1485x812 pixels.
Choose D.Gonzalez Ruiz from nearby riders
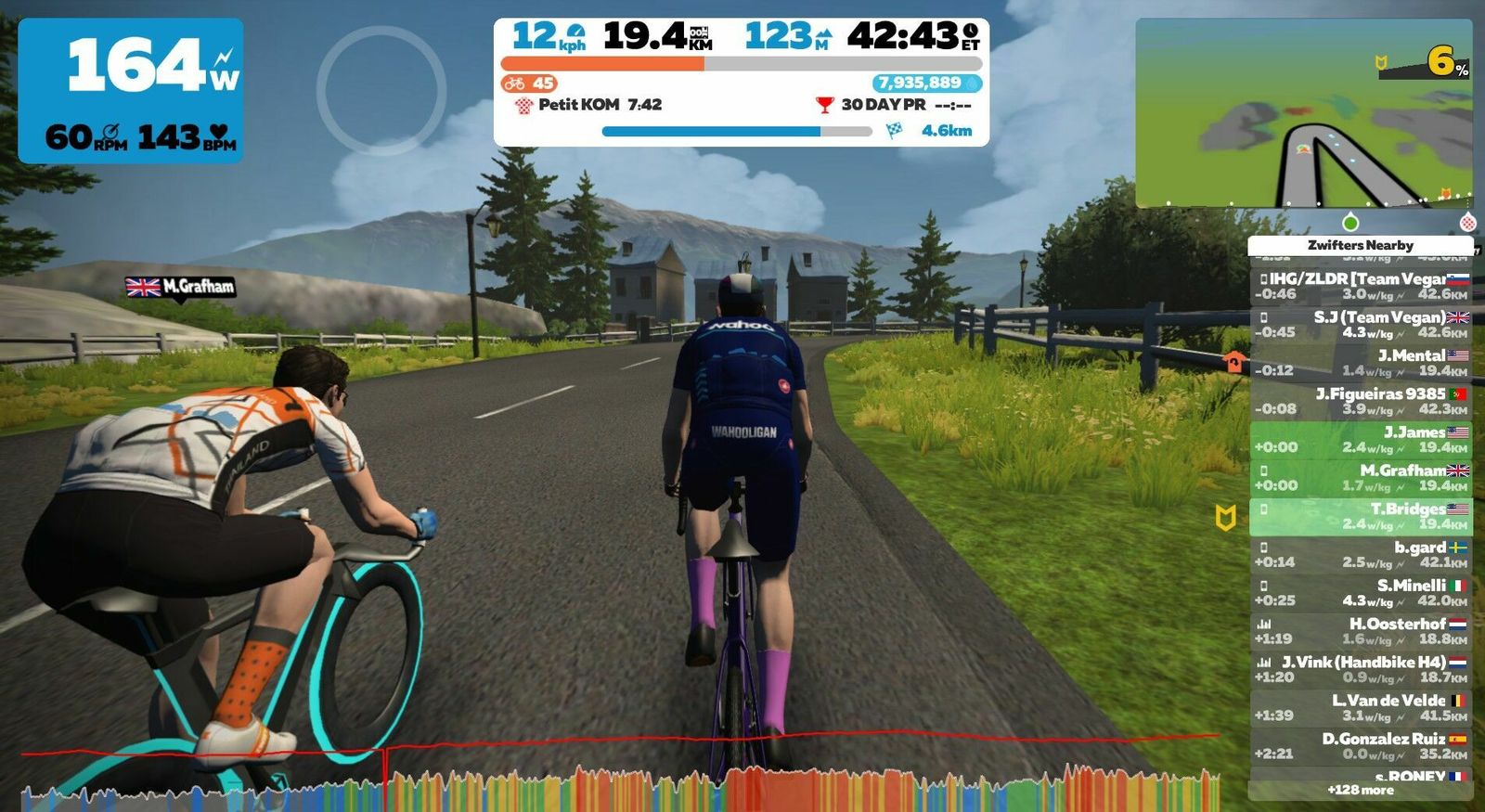[x=1361, y=745]
